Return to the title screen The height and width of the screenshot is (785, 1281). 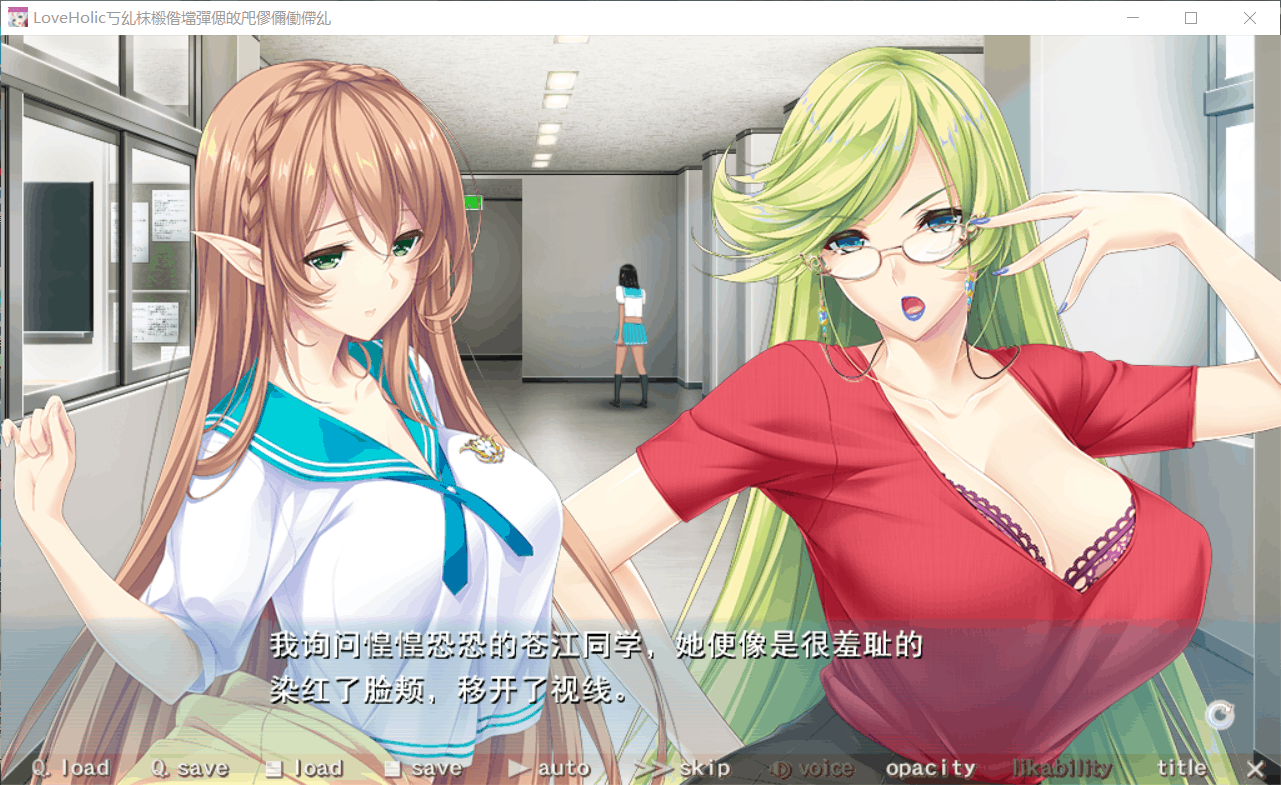[x=1182, y=768]
